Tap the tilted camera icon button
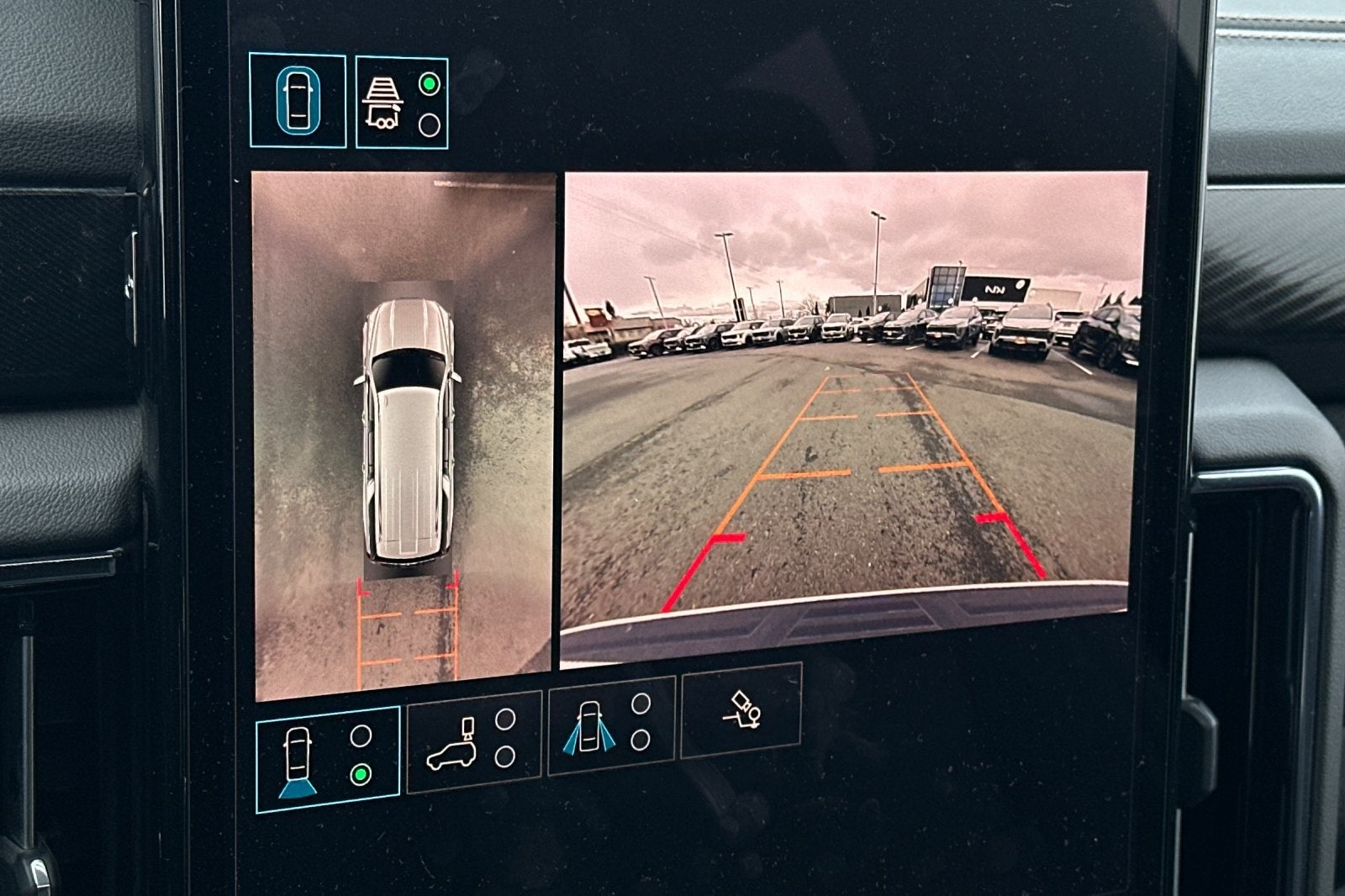This screenshot has width=1345, height=896. (x=740, y=710)
